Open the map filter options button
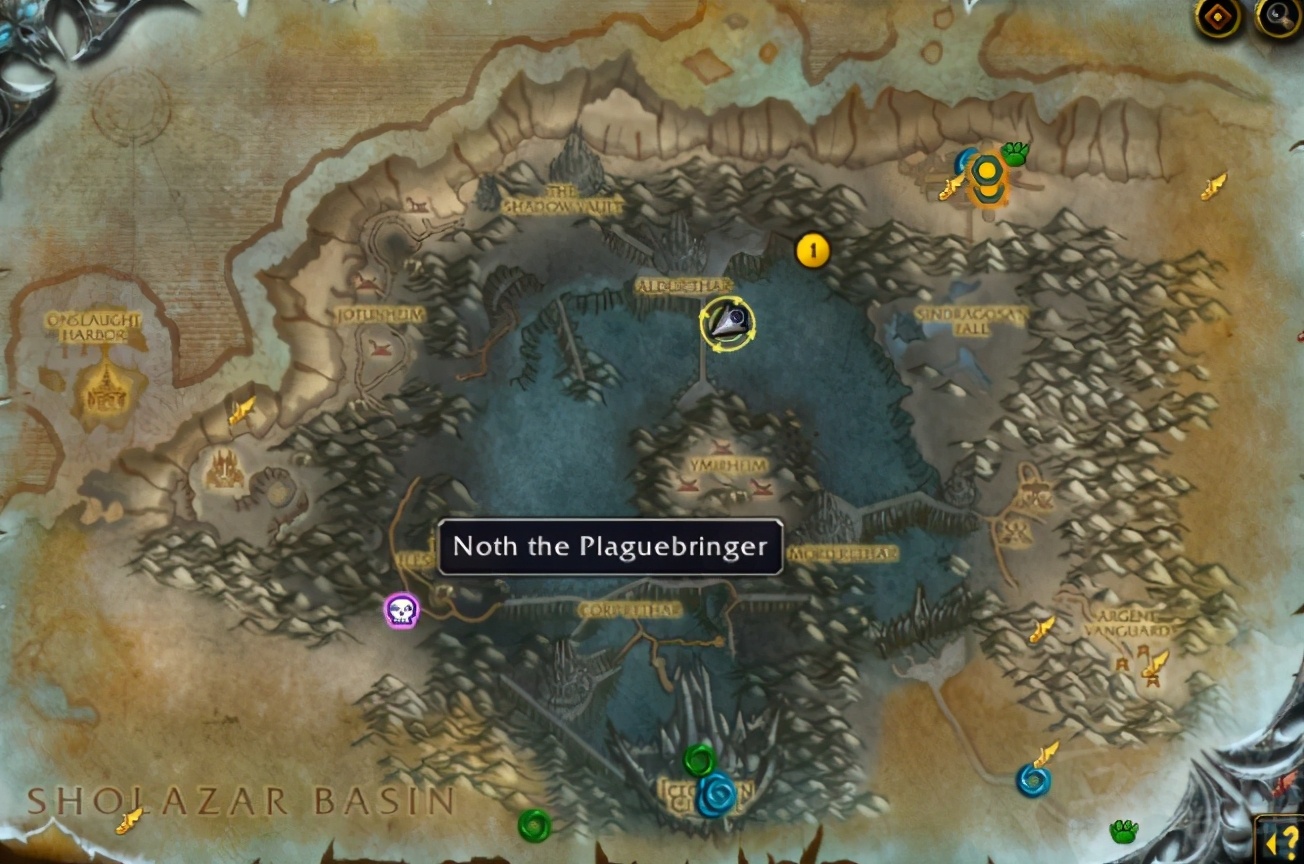1304x864 pixels. click(x=1218, y=17)
